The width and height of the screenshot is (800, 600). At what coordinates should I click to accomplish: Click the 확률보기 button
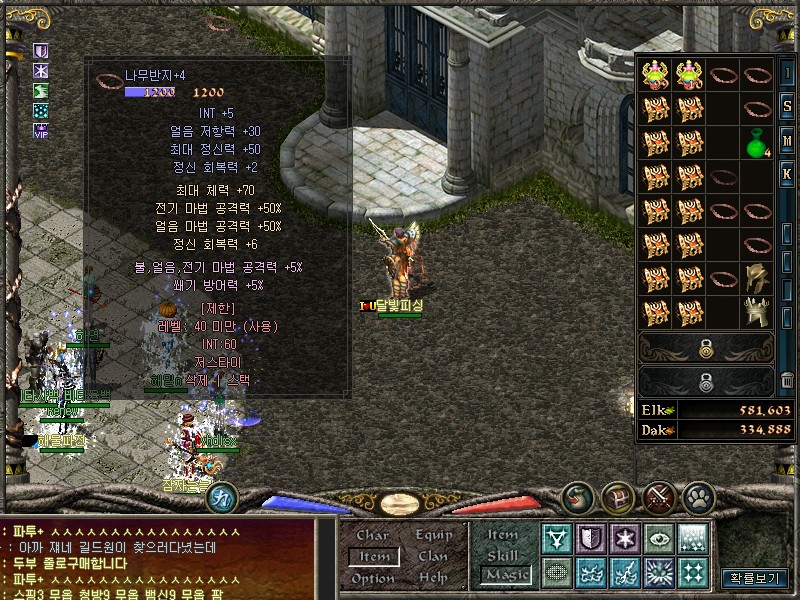point(752,578)
